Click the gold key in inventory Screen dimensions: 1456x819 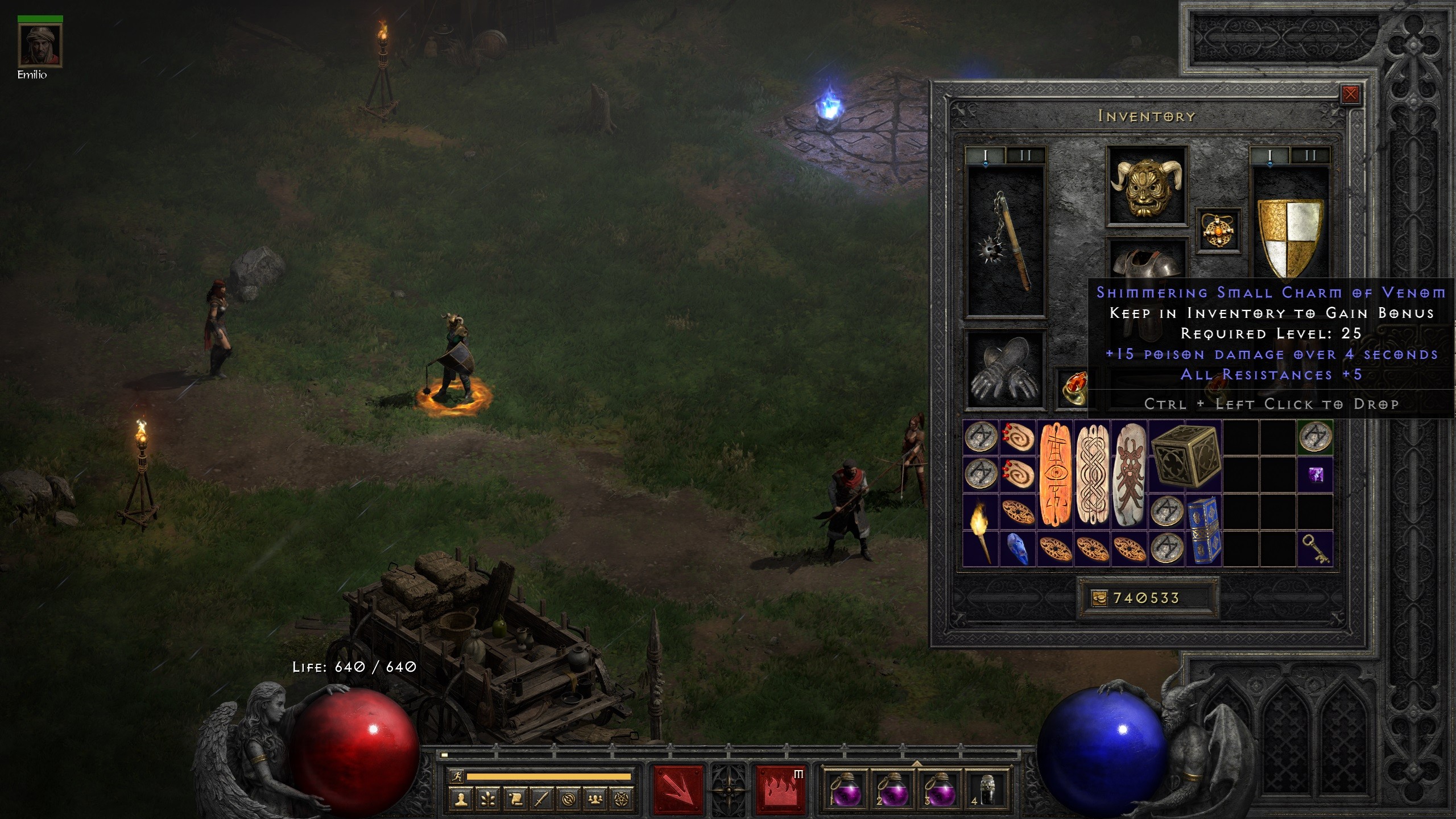1315,548
